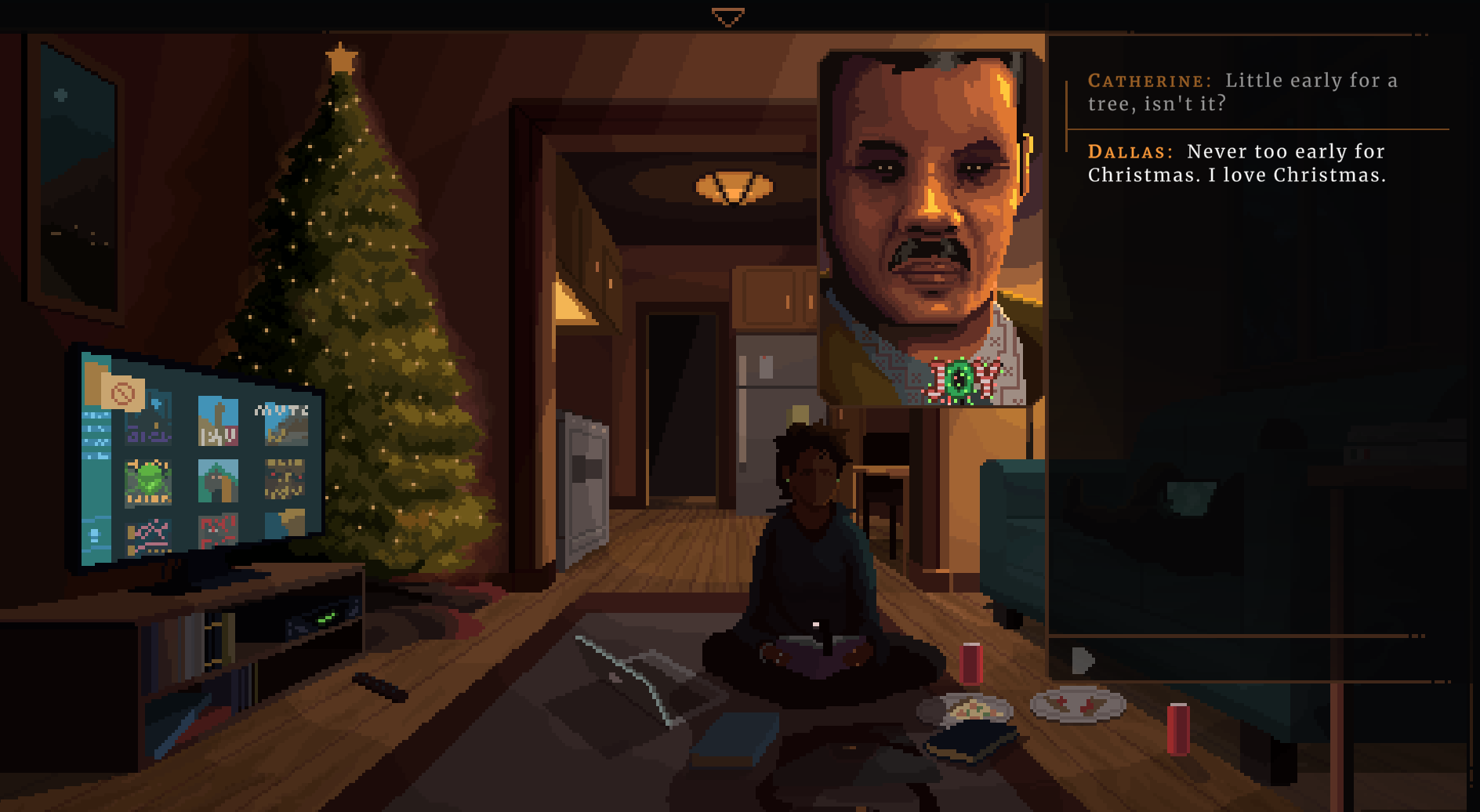Select the top entry in the TV sidebar menu
Viewport: 1480px width, 812px height.
click(x=97, y=414)
